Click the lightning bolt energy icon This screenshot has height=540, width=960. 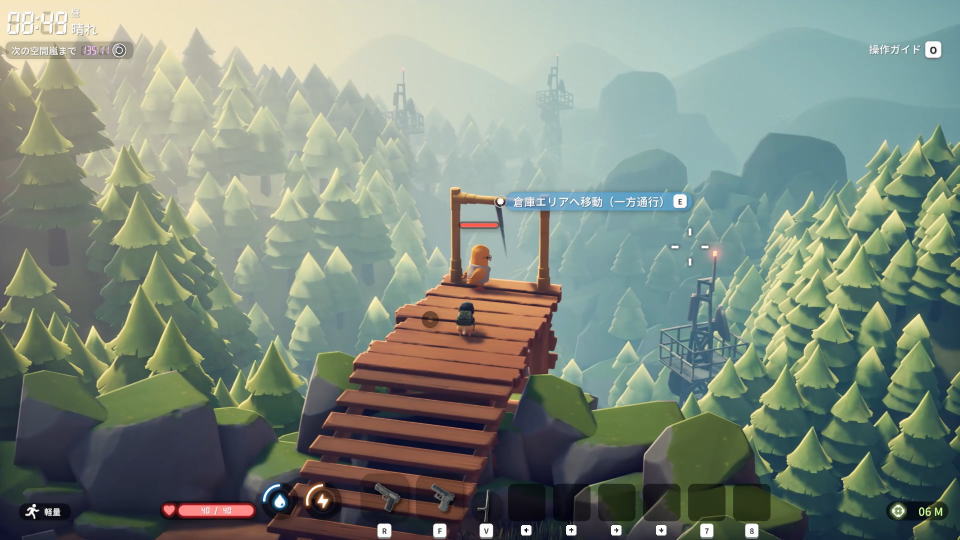321,498
